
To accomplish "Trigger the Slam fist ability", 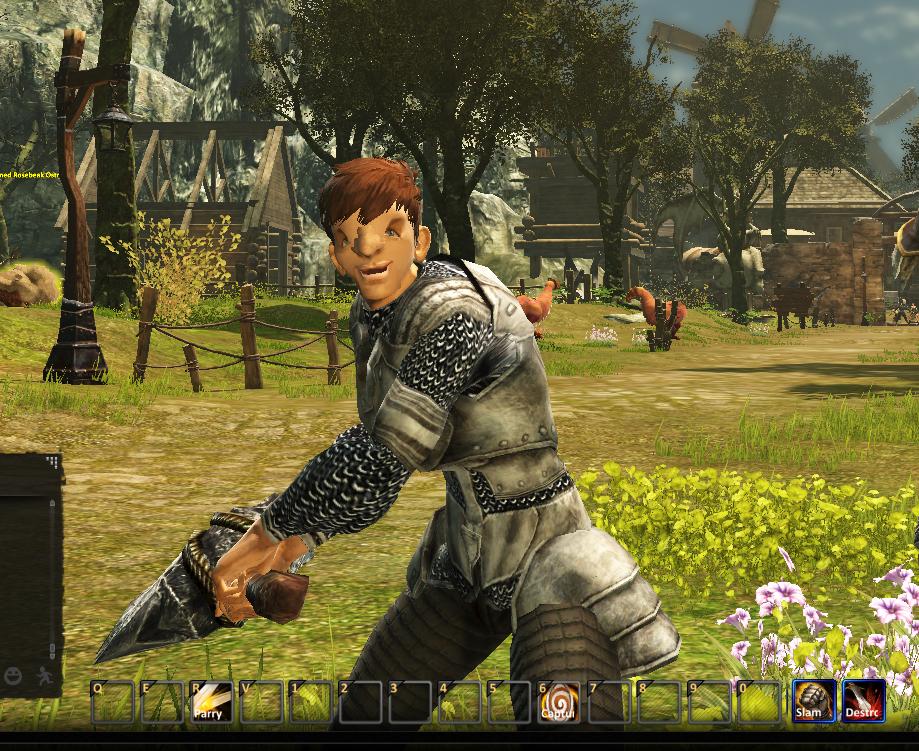I will point(811,702).
